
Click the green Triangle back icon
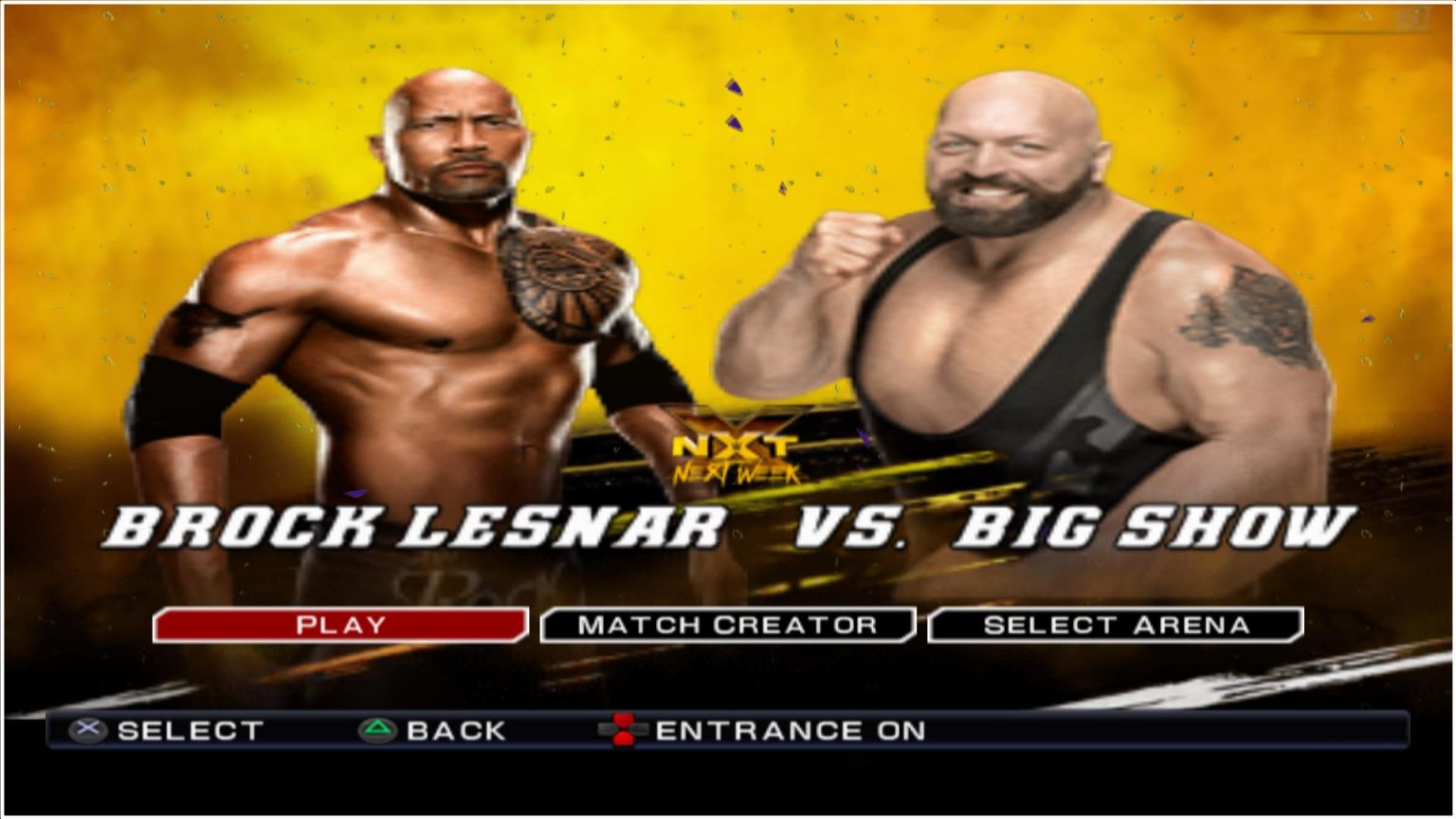click(x=377, y=731)
